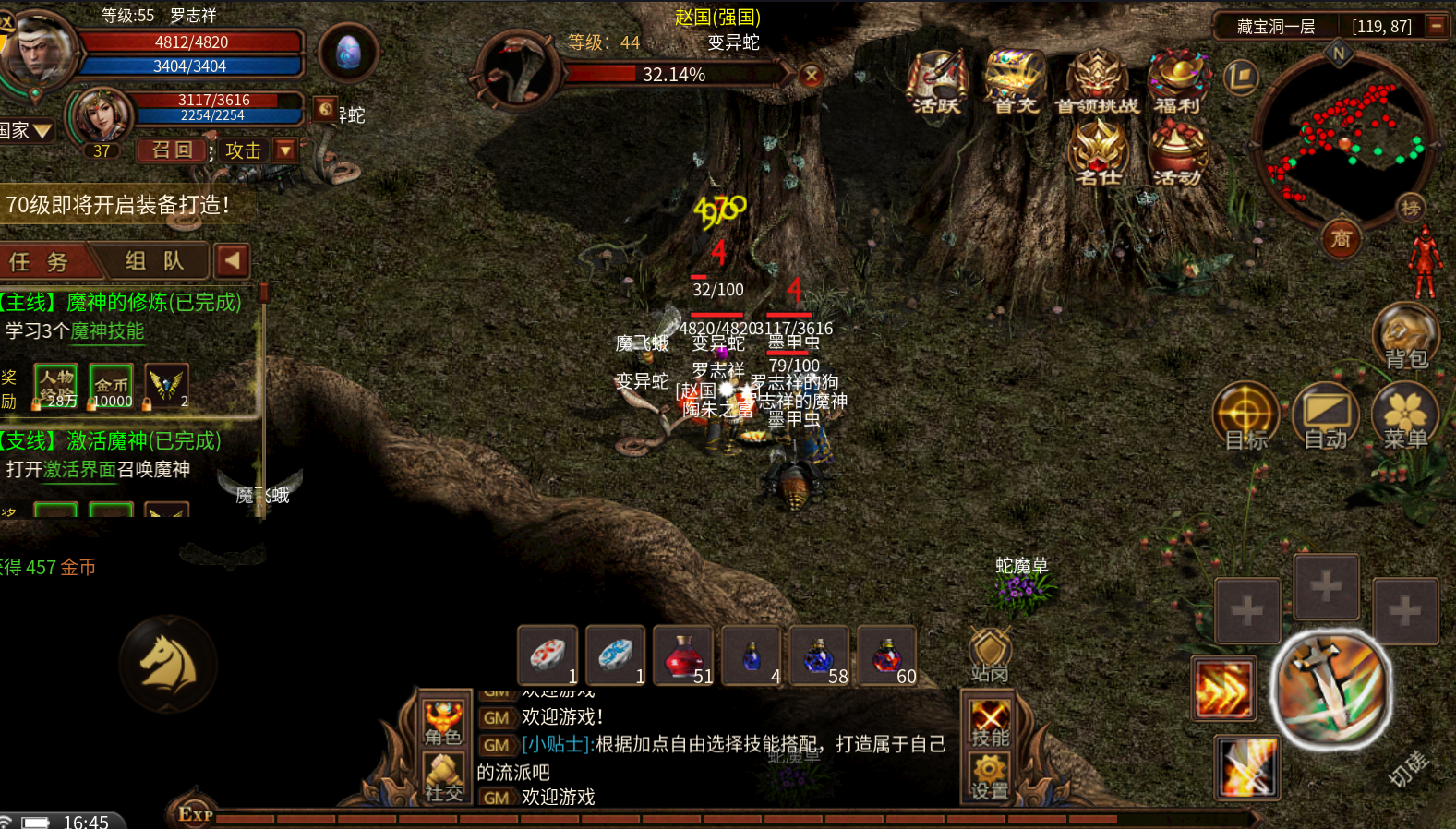
Task: Open the 菜单 menu
Action: (x=1405, y=416)
